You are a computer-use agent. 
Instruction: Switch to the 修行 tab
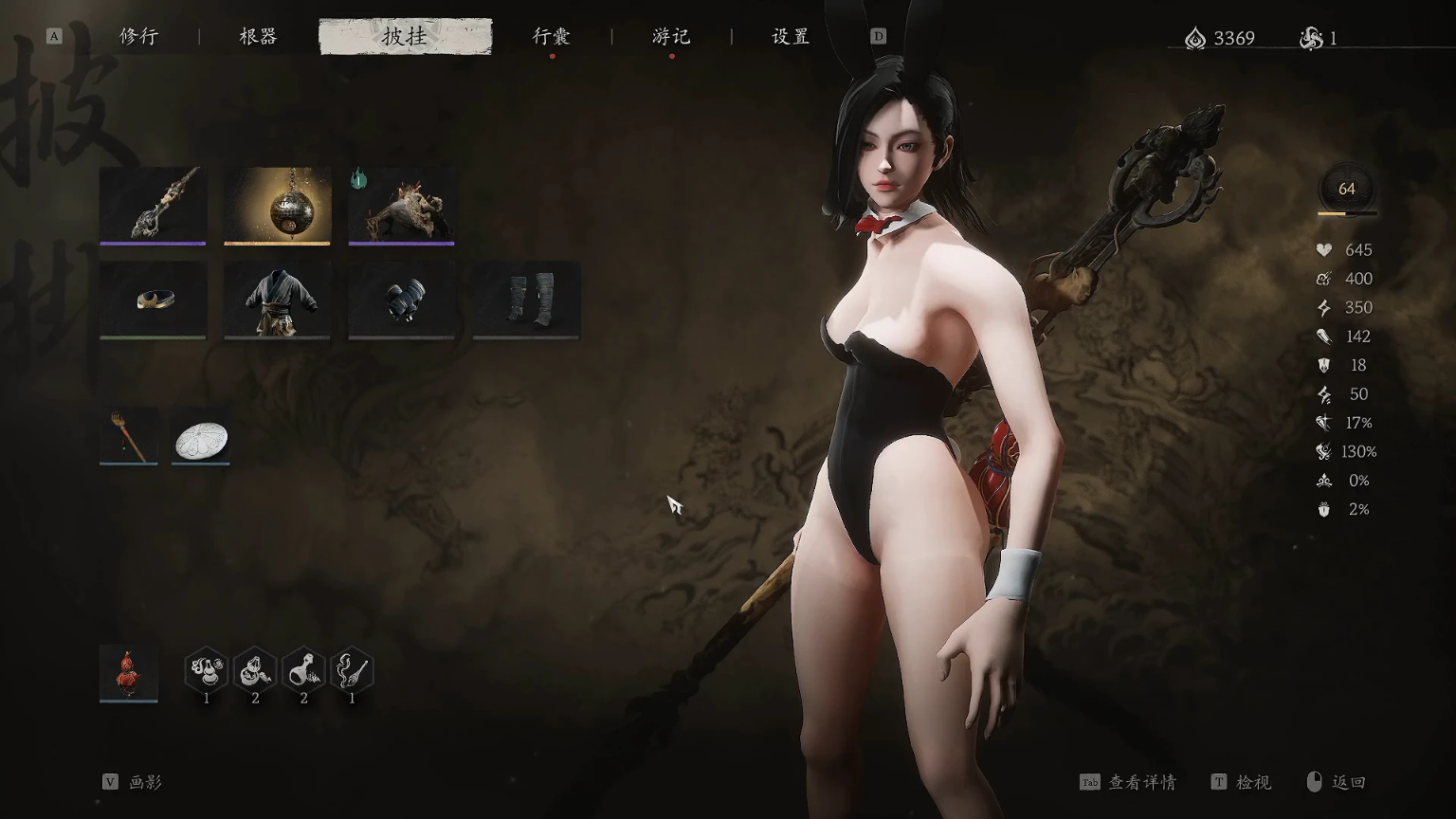pyautogui.click(x=138, y=37)
